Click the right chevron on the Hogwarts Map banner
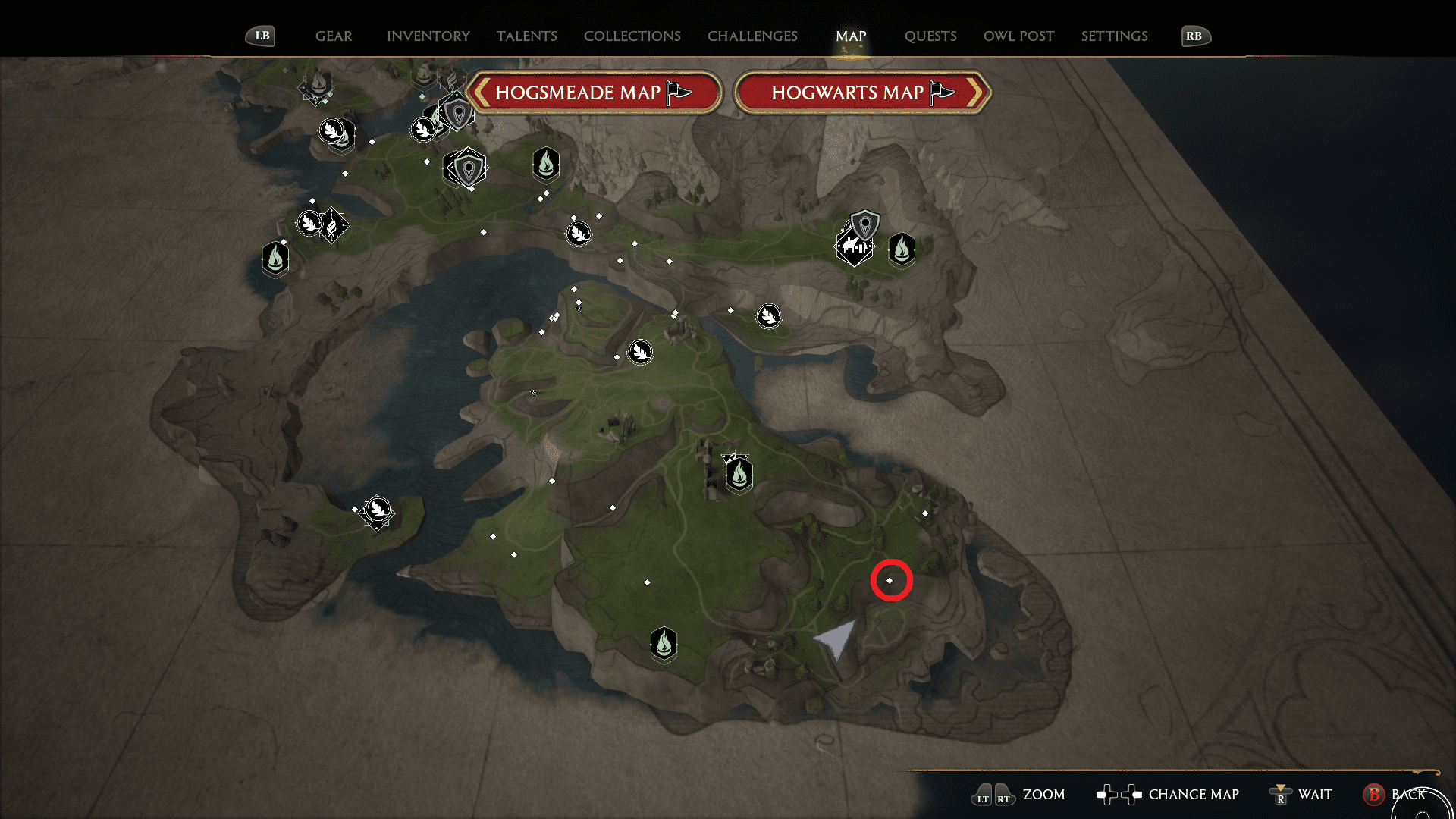This screenshot has height=819, width=1456. (x=978, y=92)
